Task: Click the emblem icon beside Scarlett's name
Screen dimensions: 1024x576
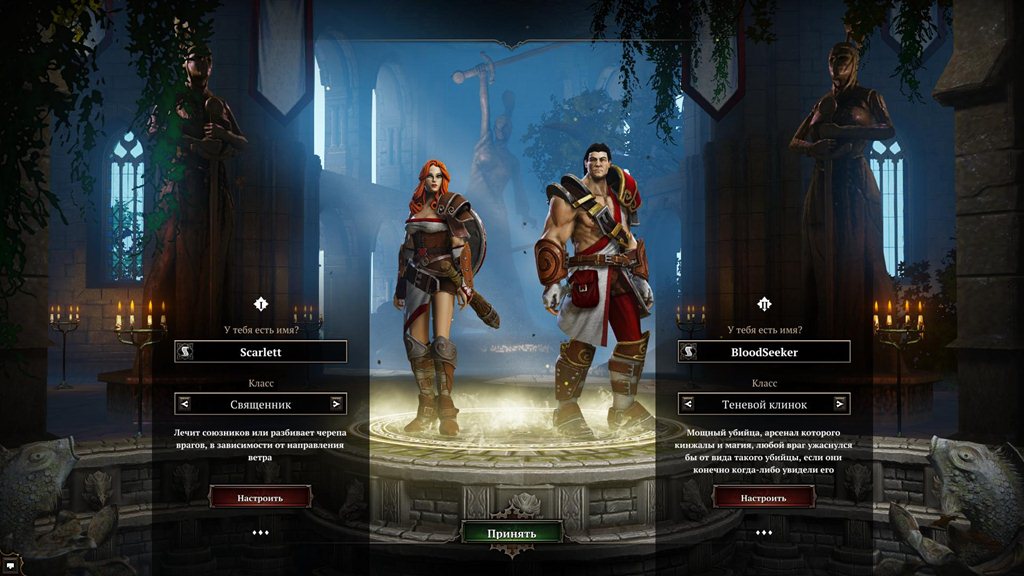Action: (184, 352)
